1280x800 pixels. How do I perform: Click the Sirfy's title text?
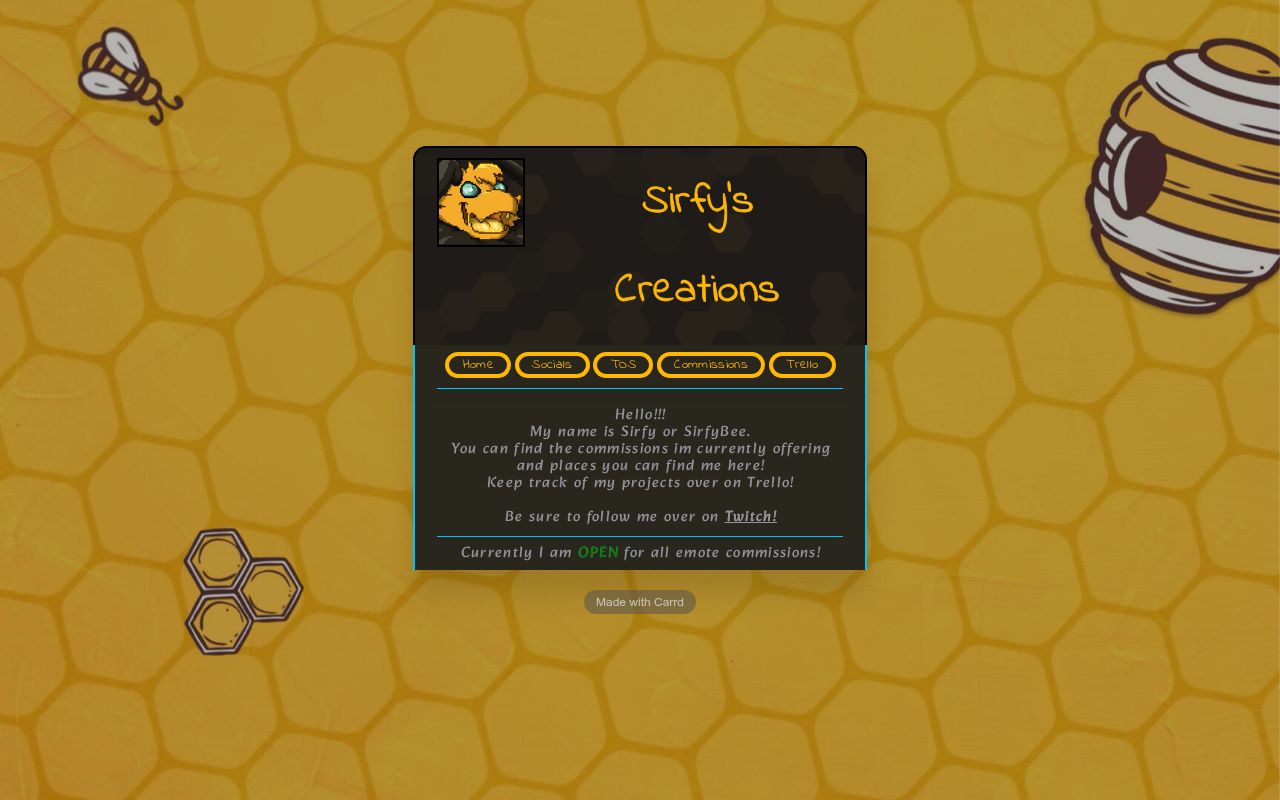point(696,203)
